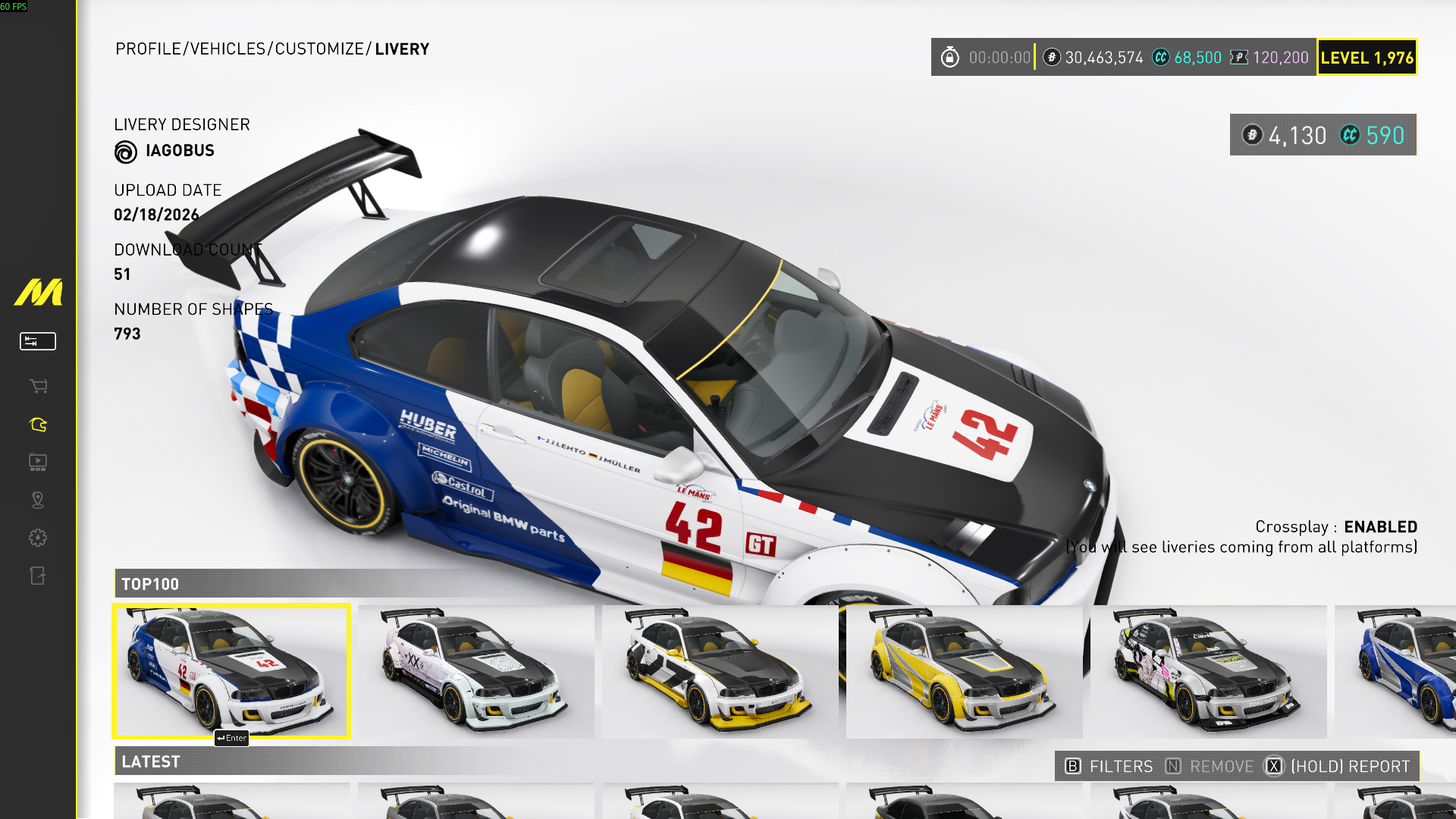Image resolution: width=1456 pixels, height=819 pixels.
Task: Return to Vehicles in the breadcrumb
Action: [x=227, y=49]
